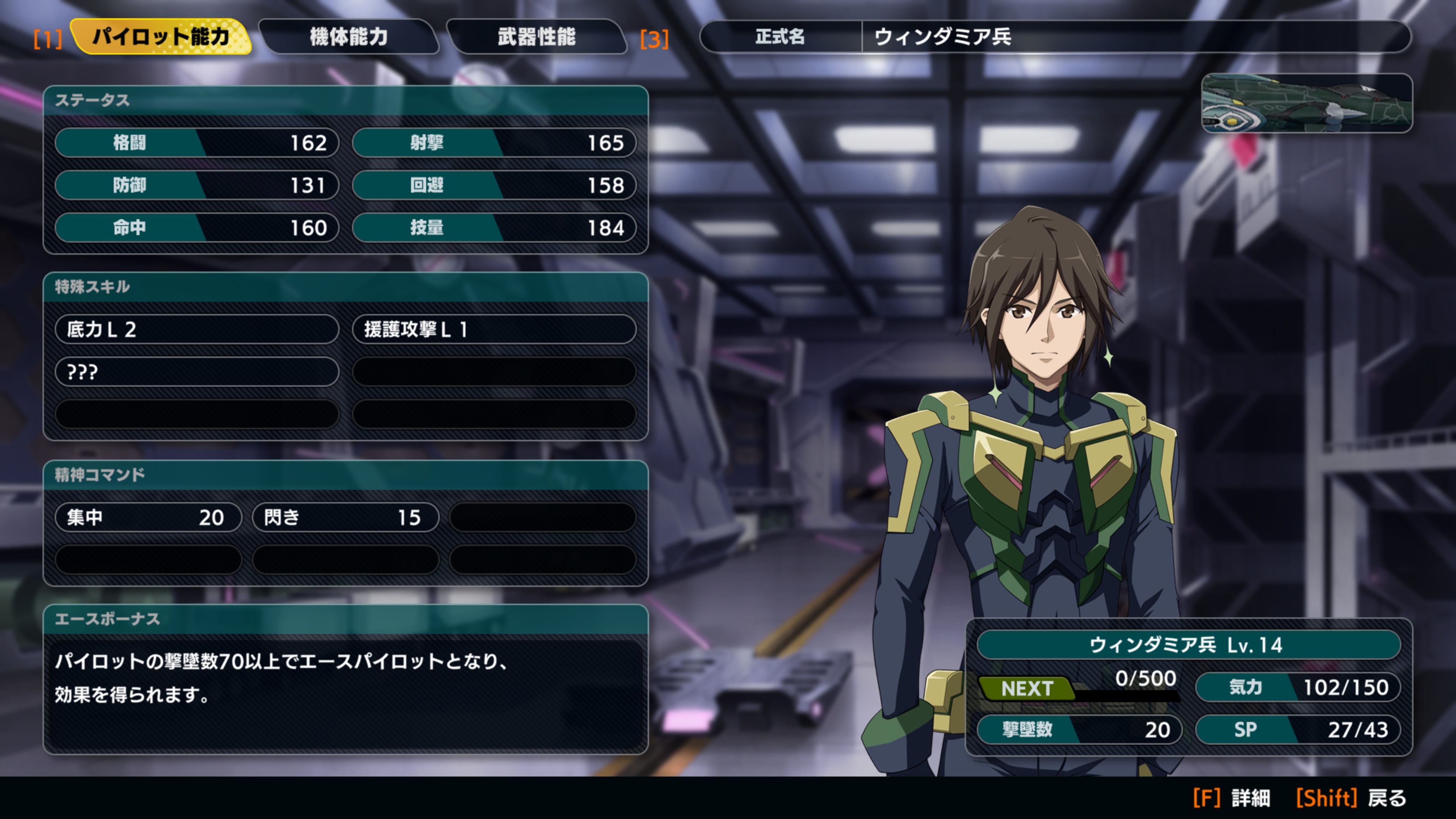Select the 底力L2 special skill

coord(197,329)
